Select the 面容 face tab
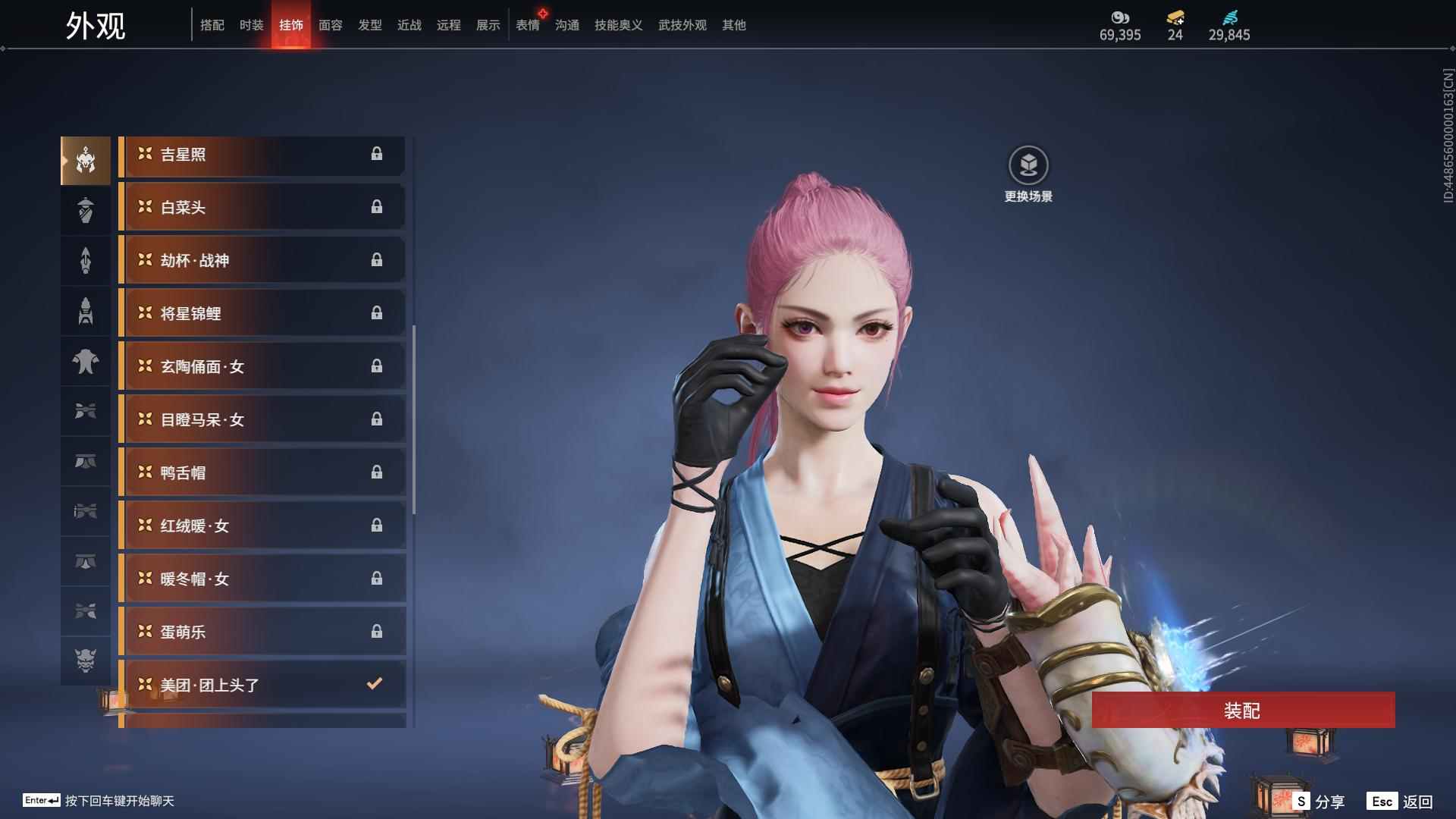Screen dimensions: 1456x819 coord(330,25)
